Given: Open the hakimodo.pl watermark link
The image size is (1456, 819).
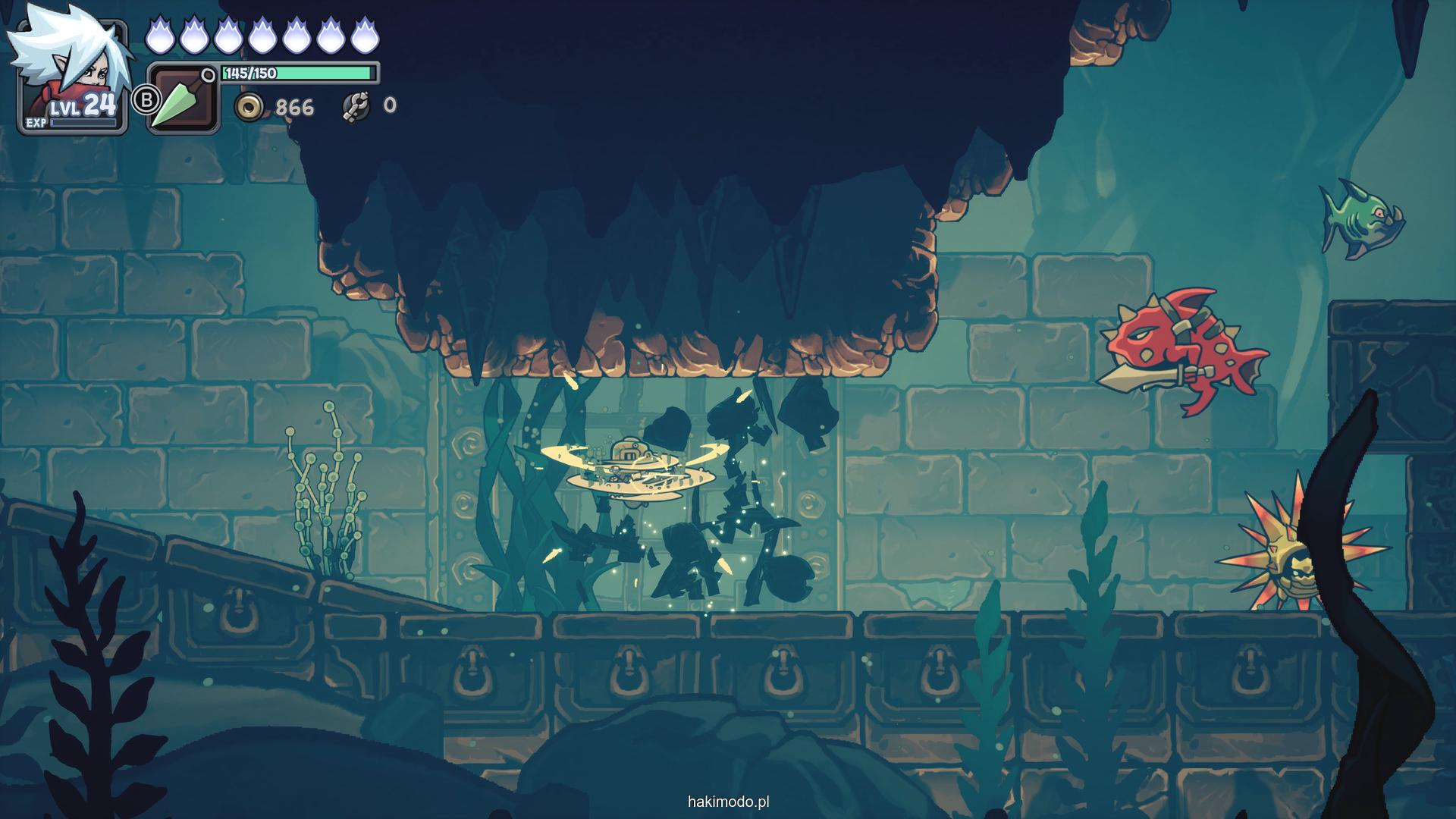Looking at the screenshot, I should point(728,802).
